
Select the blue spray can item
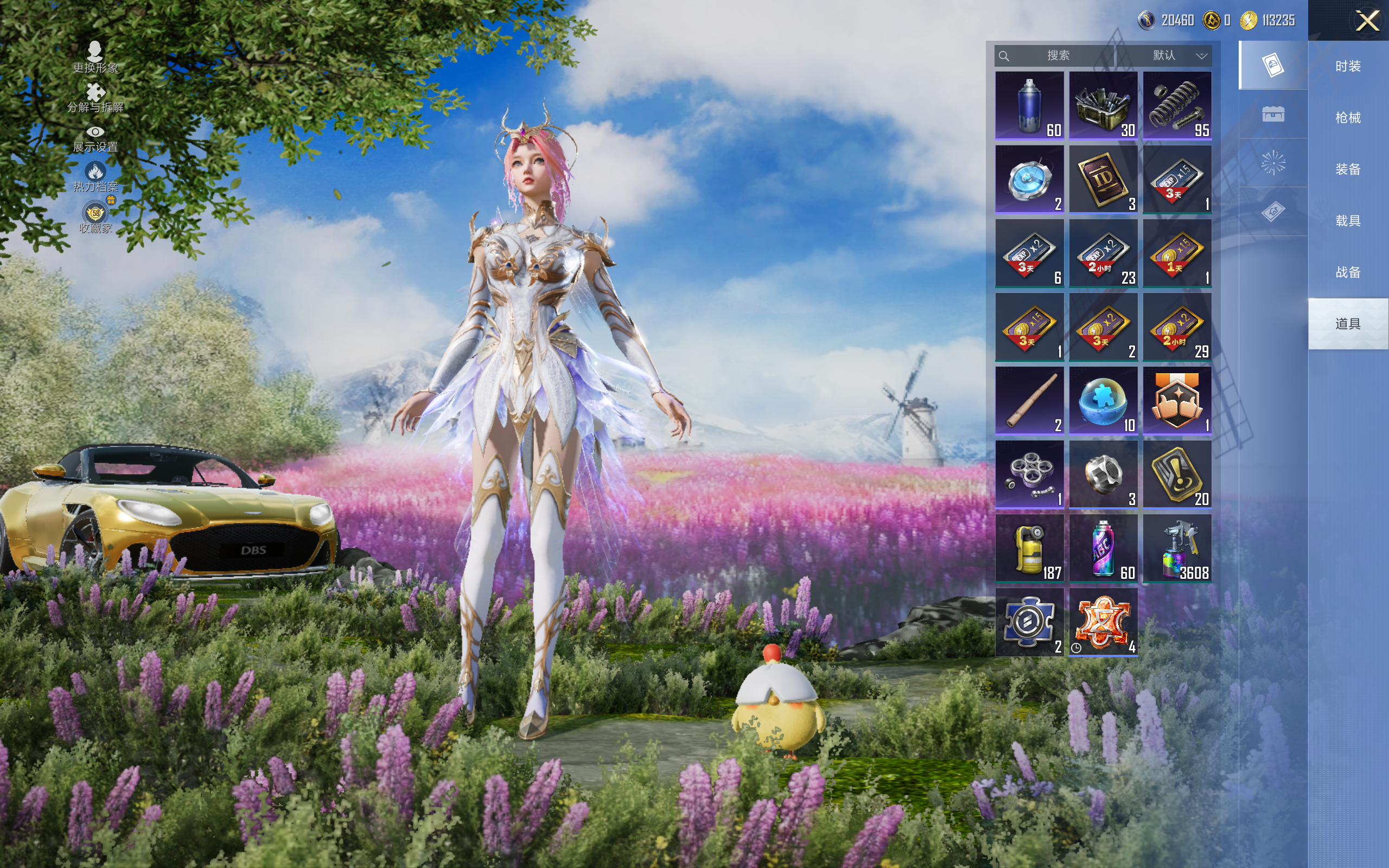(1029, 105)
